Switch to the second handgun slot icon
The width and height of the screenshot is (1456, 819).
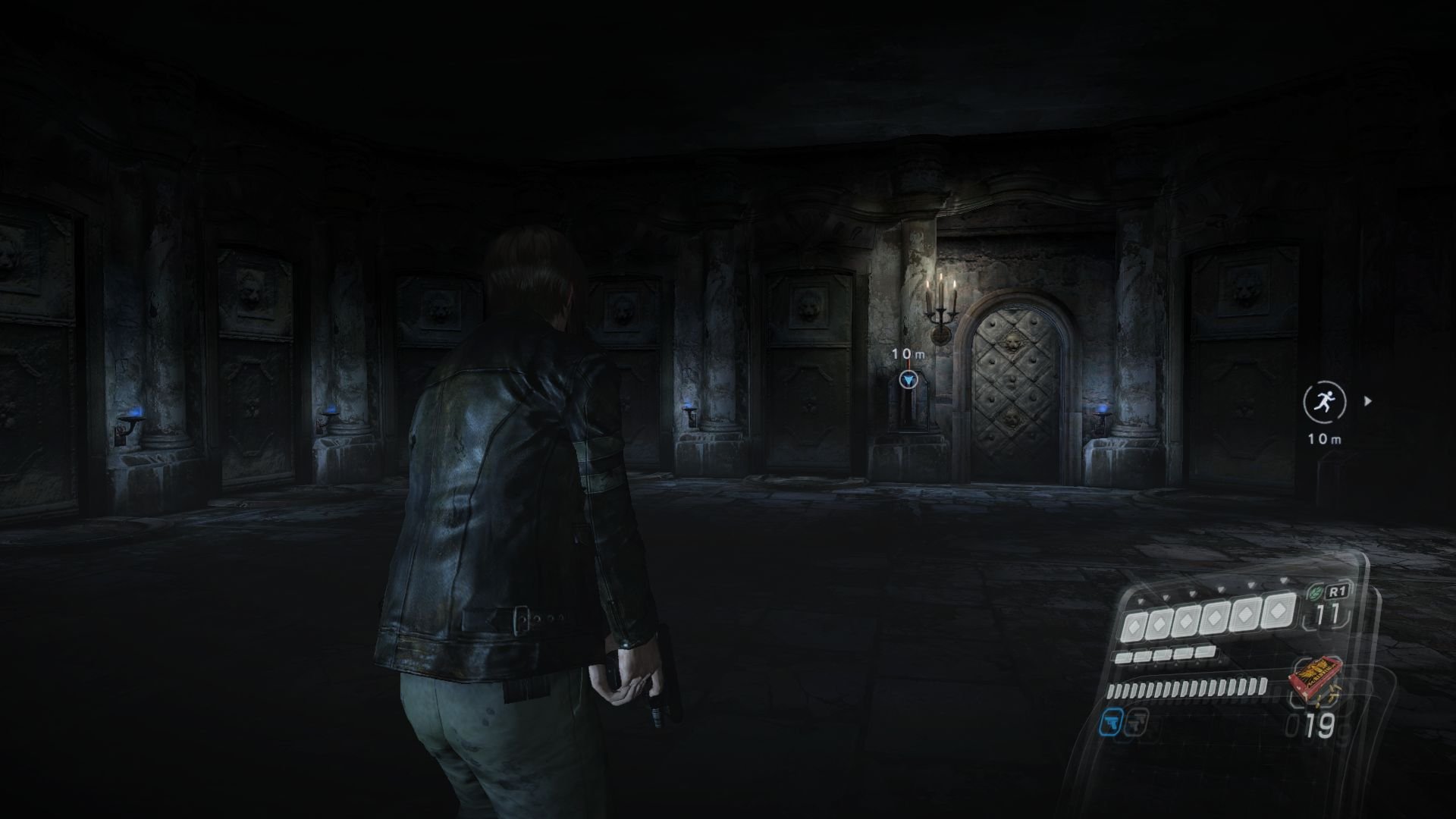[1137, 722]
